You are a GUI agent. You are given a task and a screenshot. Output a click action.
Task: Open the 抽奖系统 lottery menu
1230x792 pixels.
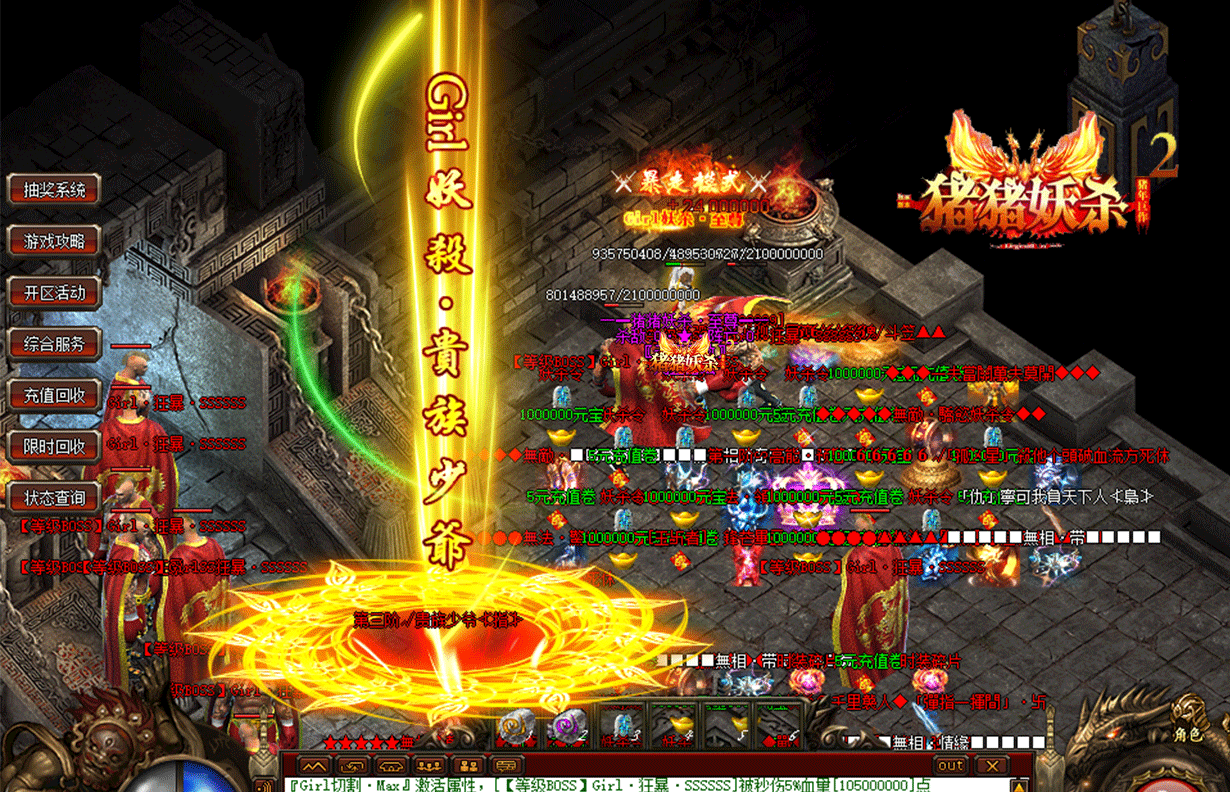click(55, 189)
